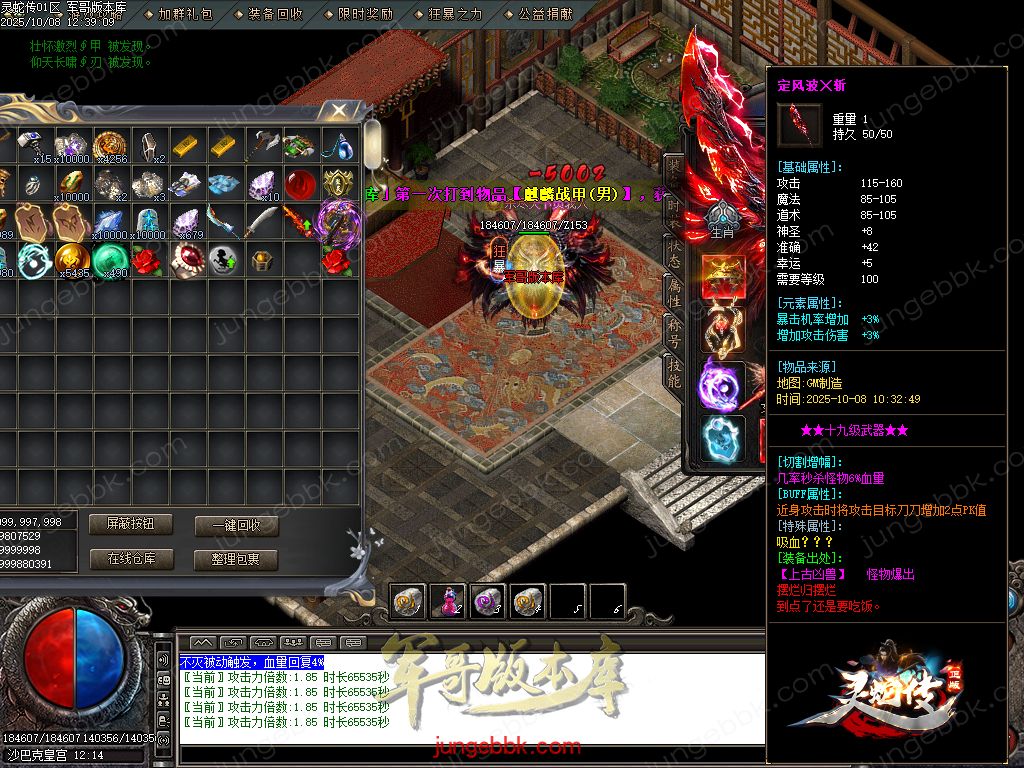Use the pink potion in hotbar slot 2
This screenshot has height=768, width=1024.
coord(447,600)
